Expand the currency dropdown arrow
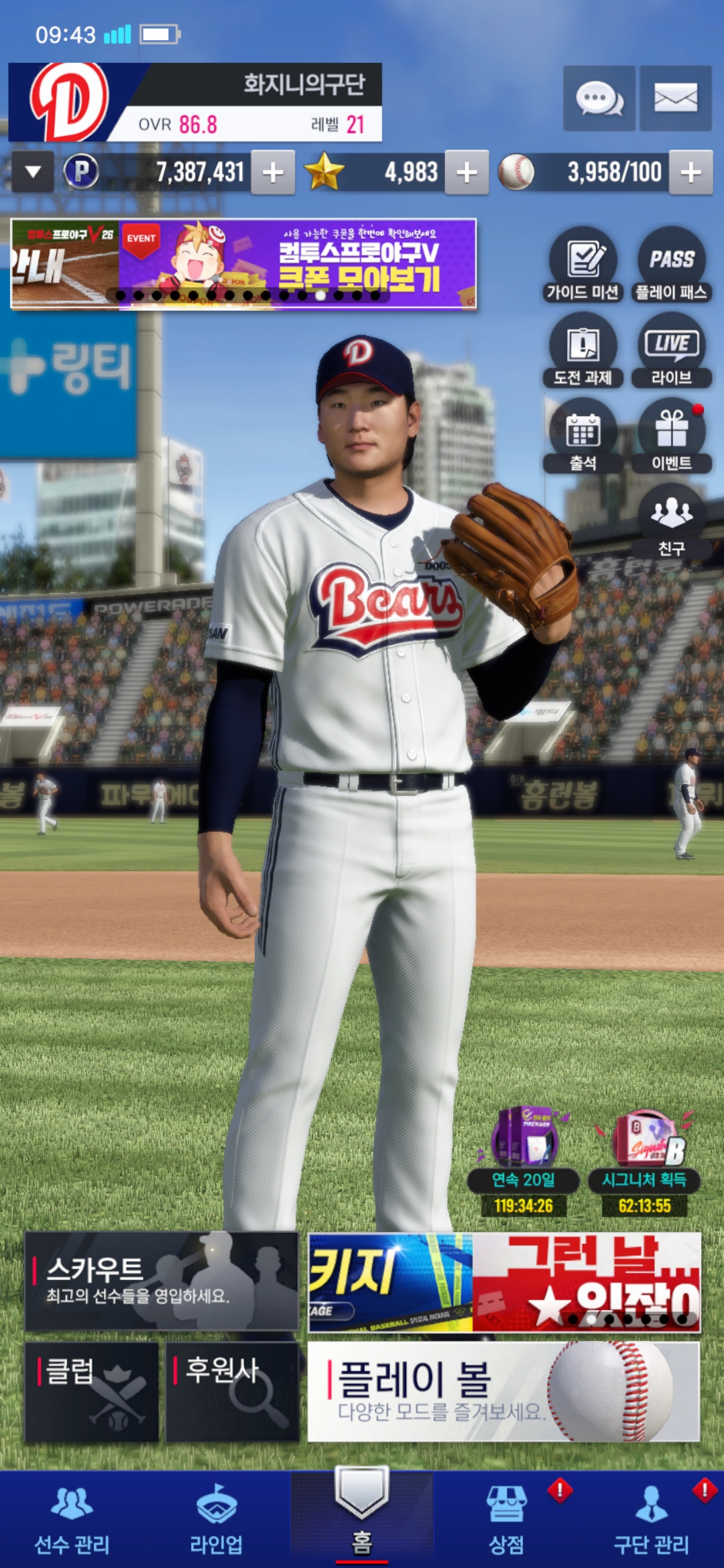Viewport: 724px width, 1568px height. point(33,172)
